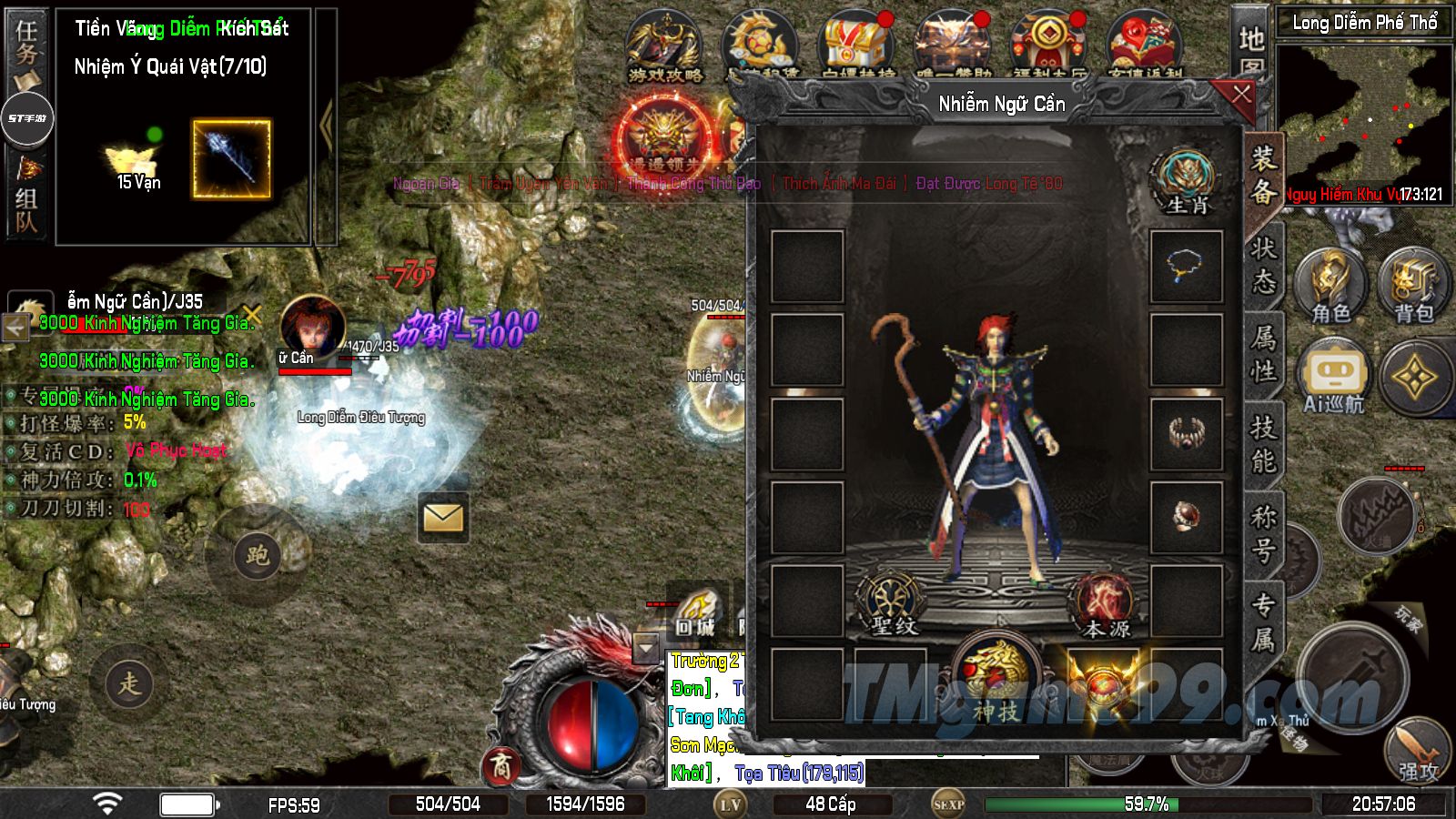Open the 生肖 zodiac icon
This screenshot has width=1456, height=819.
pyautogui.click(x=1187, y=181)
